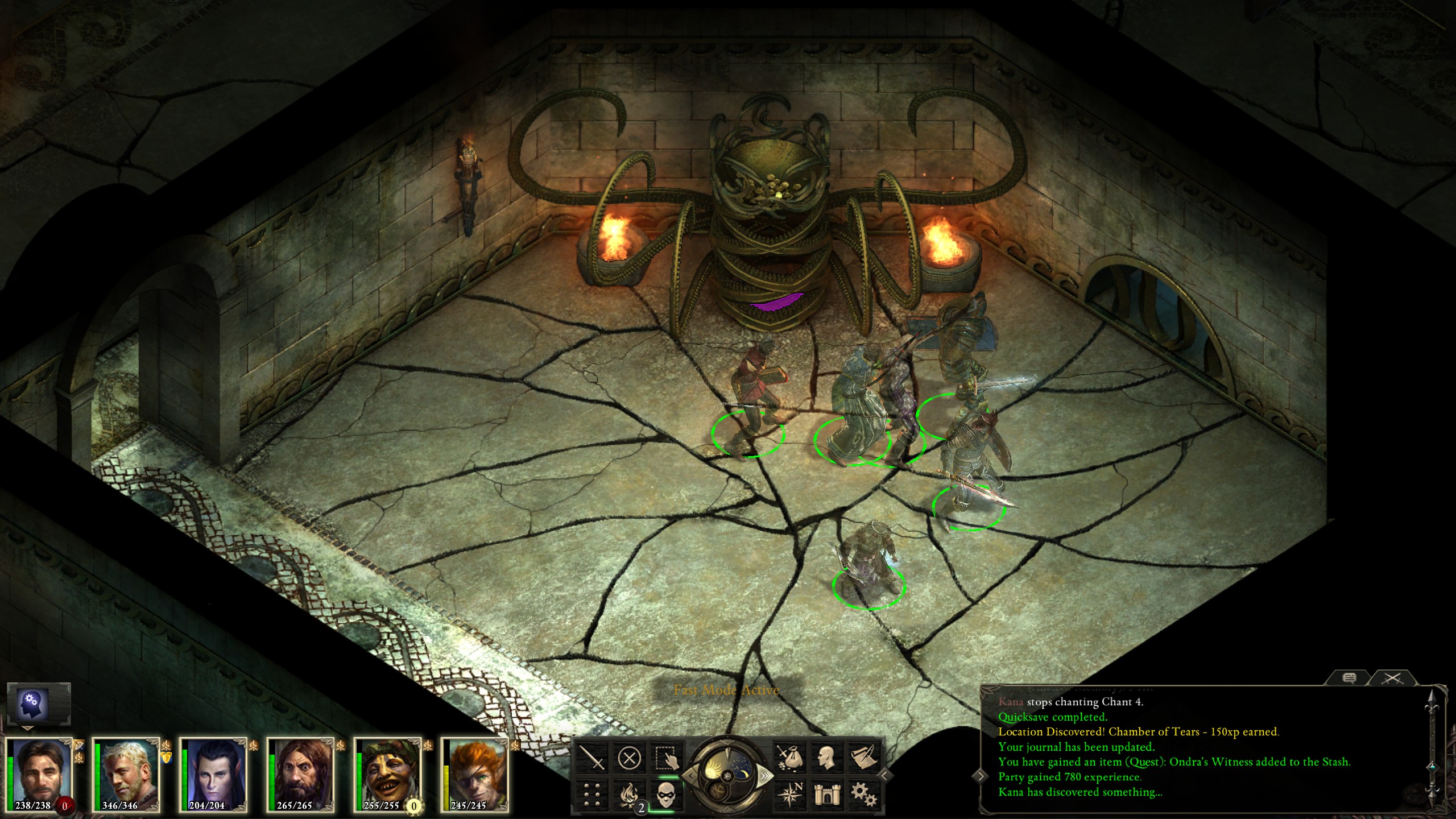The height and width of the screenshot is (819, 1456).
Task: Select the dark-haired elf party portrait
Action: pos(213,773)
